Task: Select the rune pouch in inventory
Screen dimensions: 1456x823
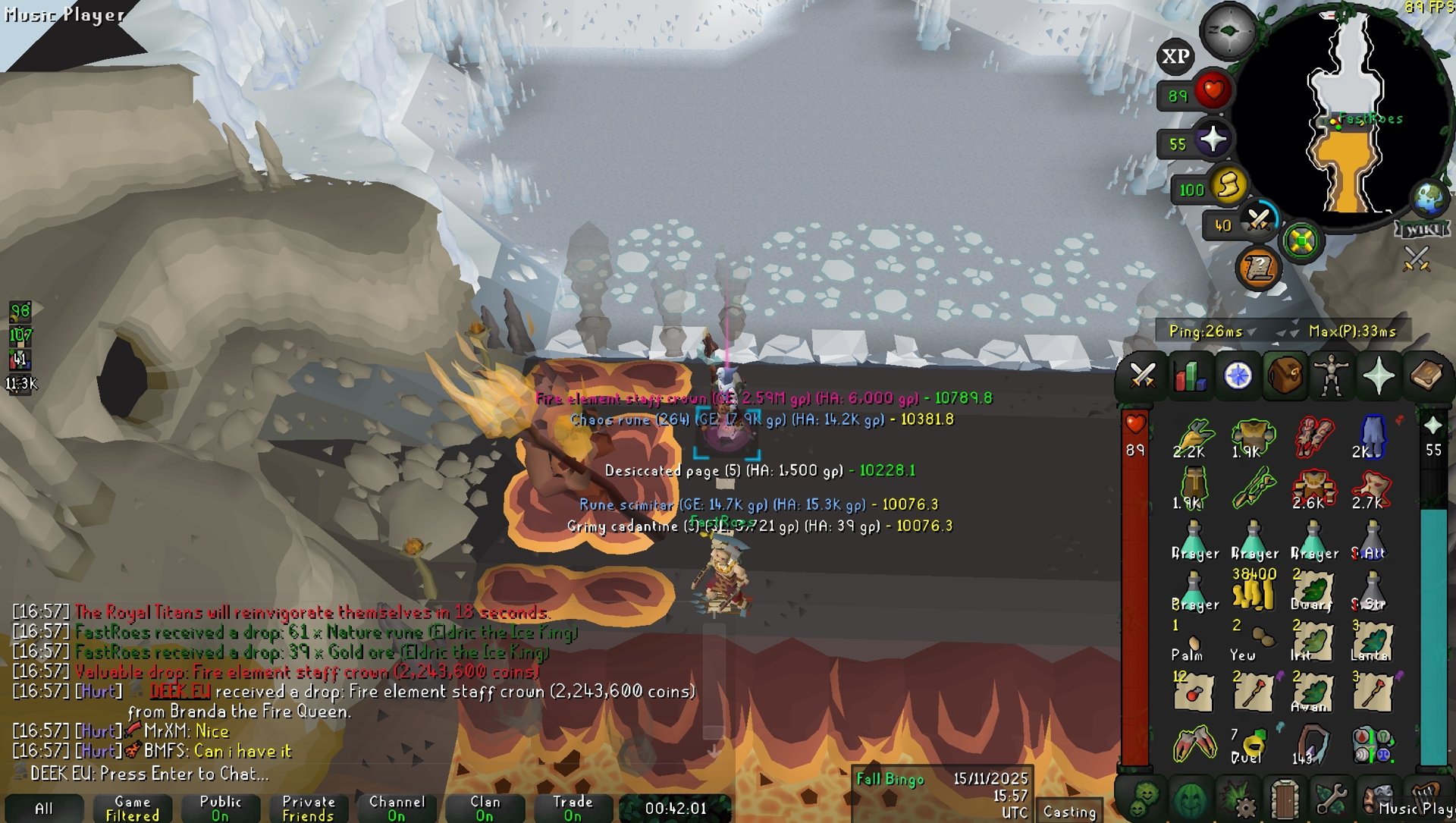Action: pos(1372,744)
